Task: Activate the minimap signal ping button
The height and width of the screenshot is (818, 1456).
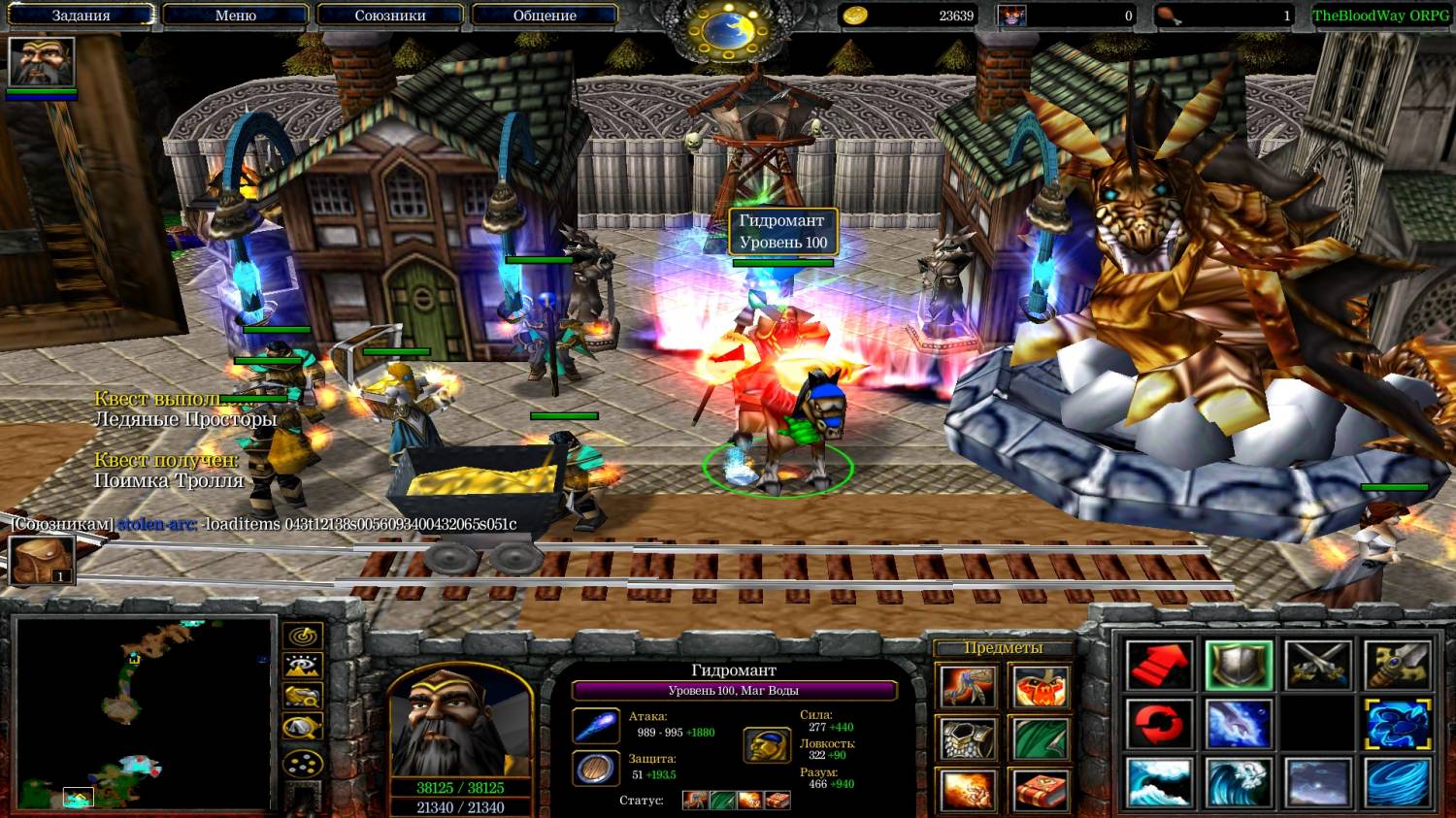Action: tap(303, 637)
